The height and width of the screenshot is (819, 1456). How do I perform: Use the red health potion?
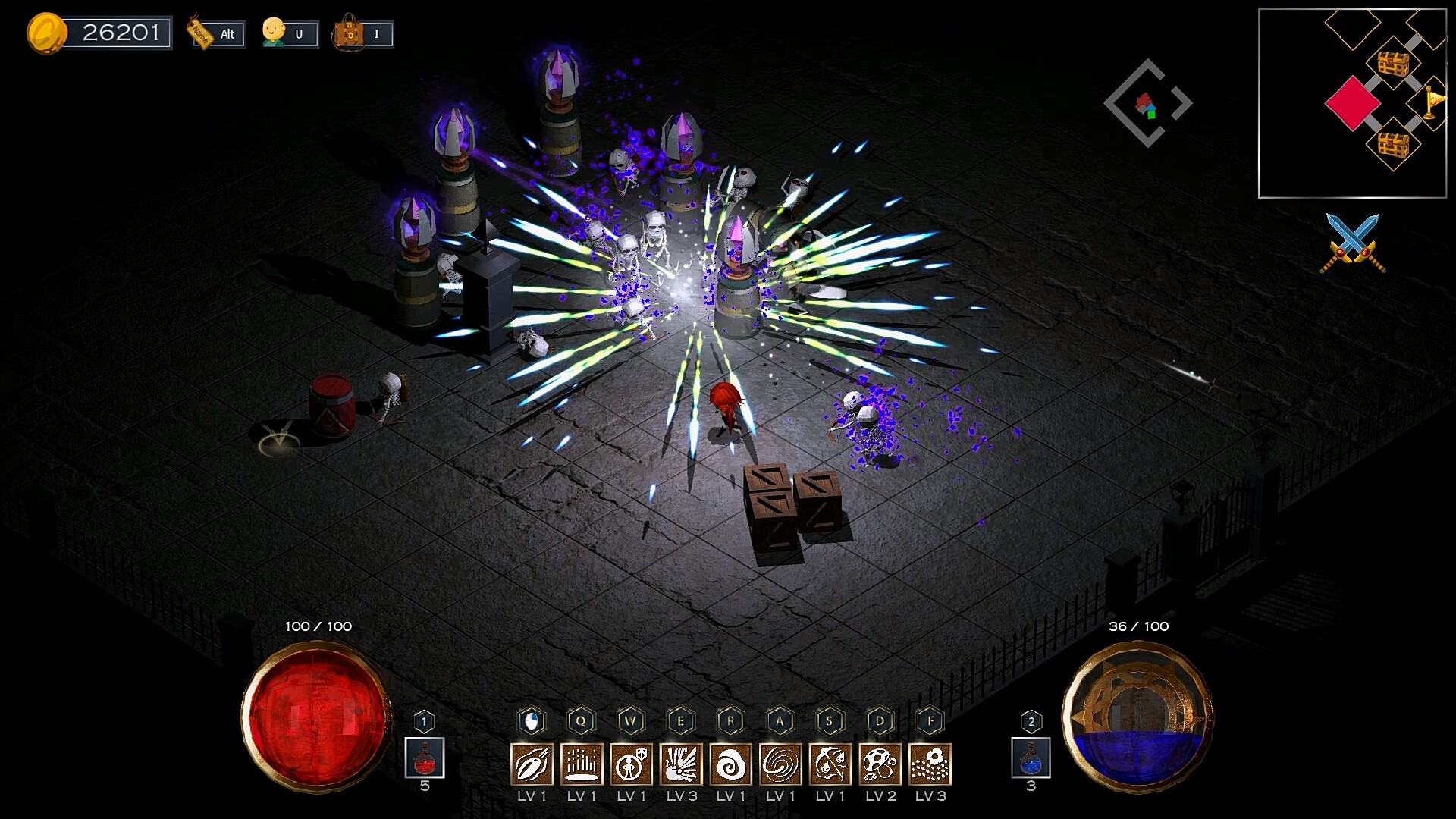coord(425,758)
